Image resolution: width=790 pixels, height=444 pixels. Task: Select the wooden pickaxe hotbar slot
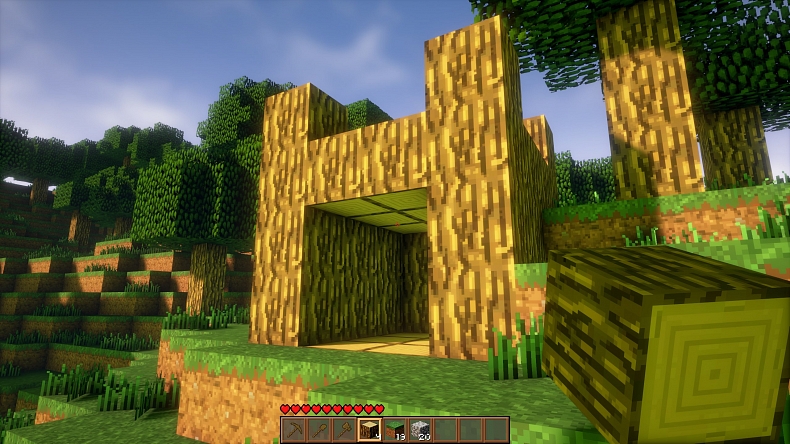tap(293, 429)
